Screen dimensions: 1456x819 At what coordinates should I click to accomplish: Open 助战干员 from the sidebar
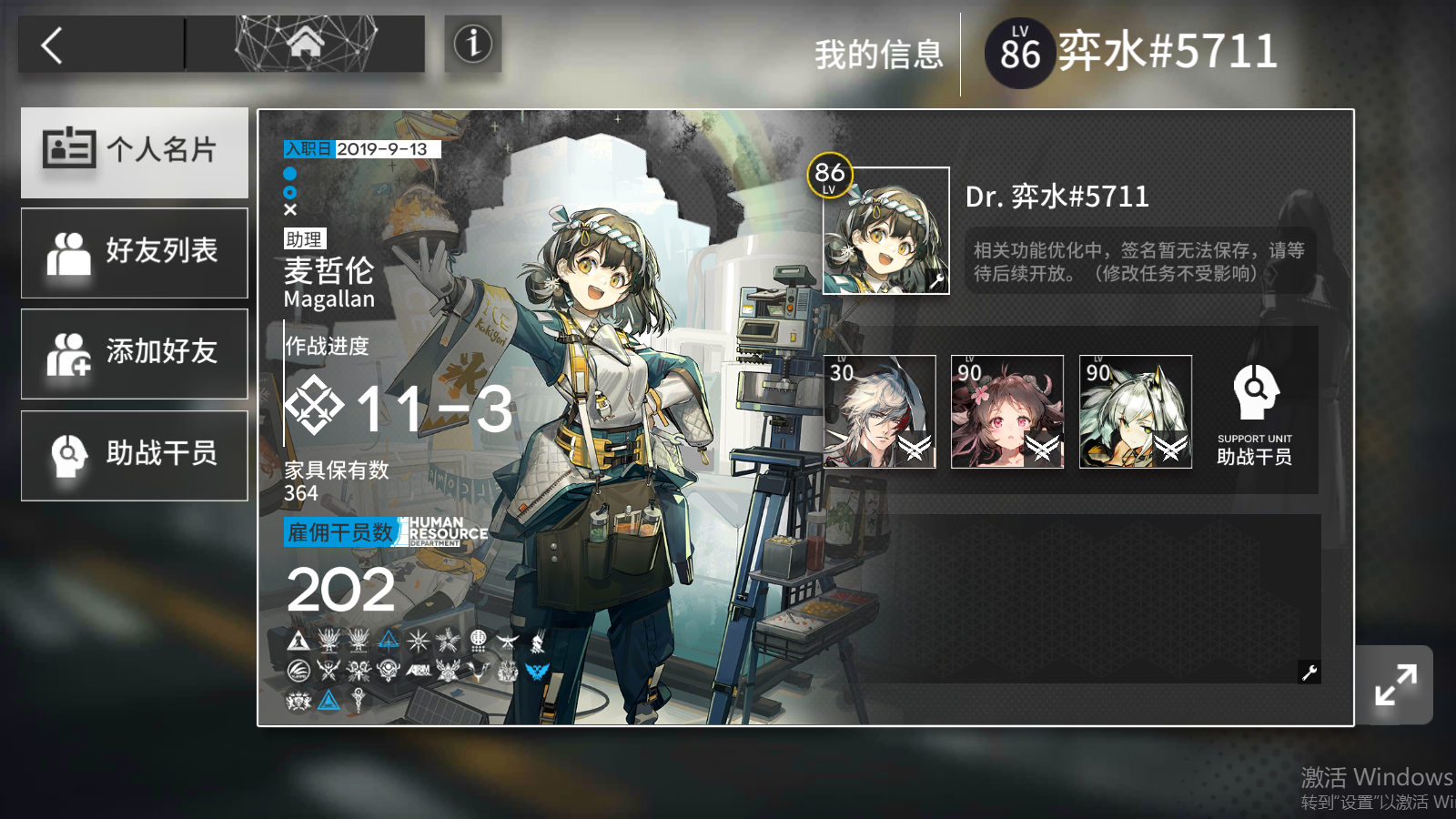pyautogui.click(x=133, y=455)
